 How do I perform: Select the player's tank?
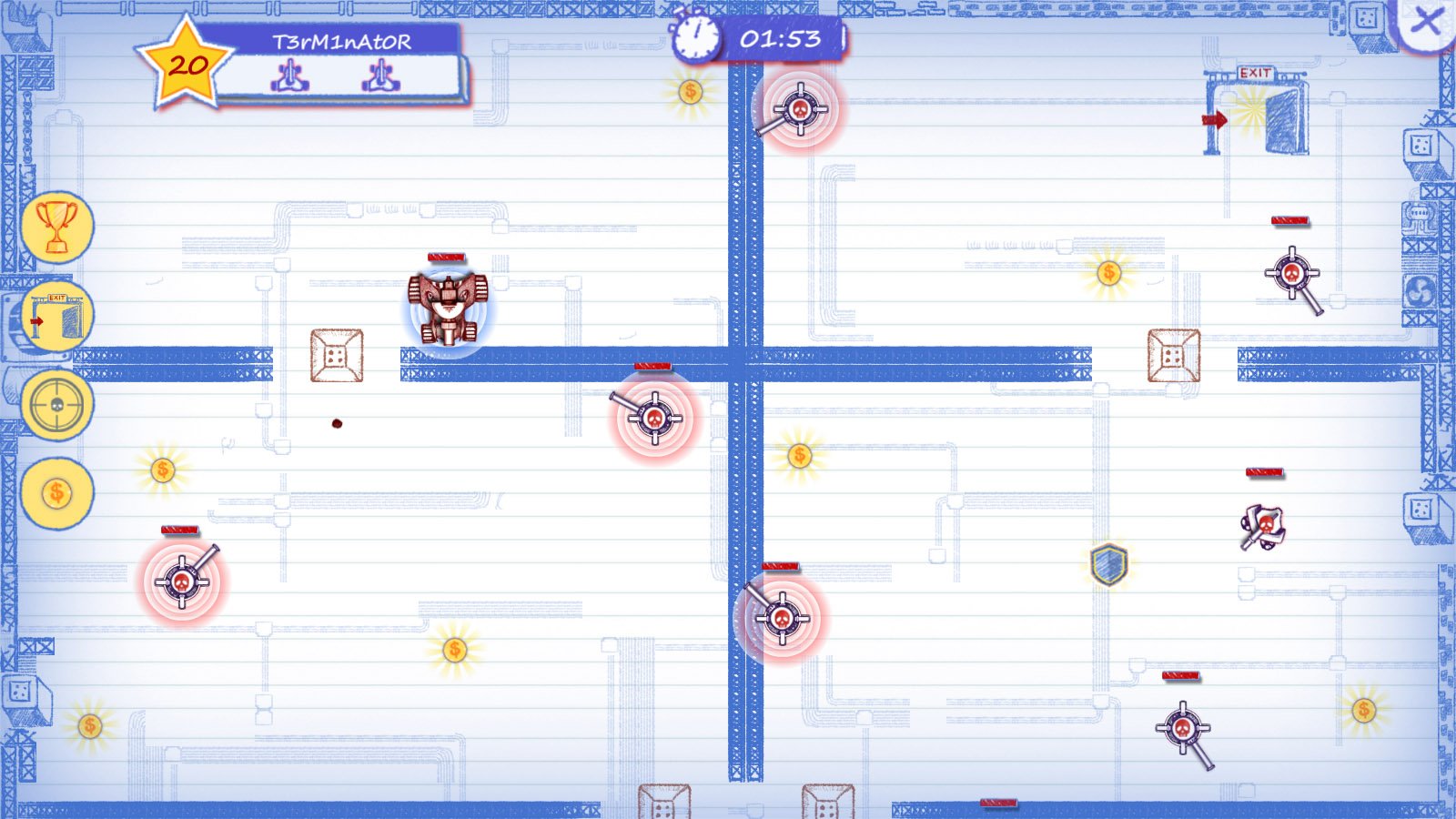click(447, 308)
